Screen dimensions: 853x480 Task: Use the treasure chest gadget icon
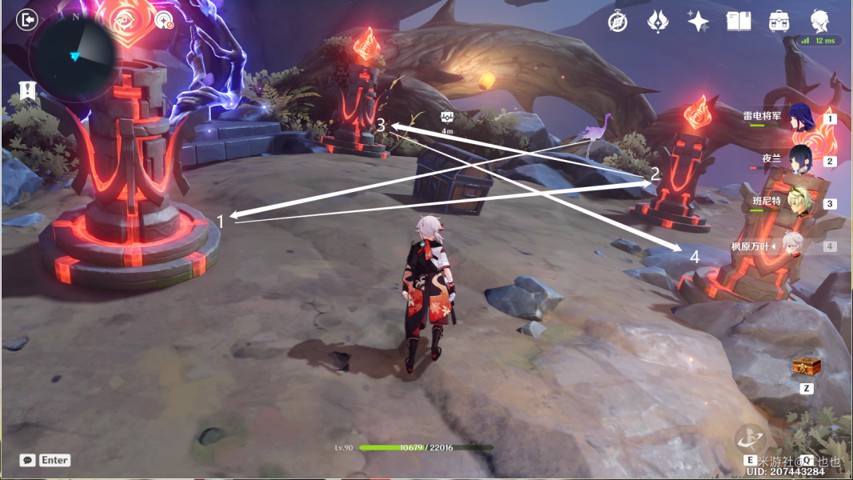[806, 367]
